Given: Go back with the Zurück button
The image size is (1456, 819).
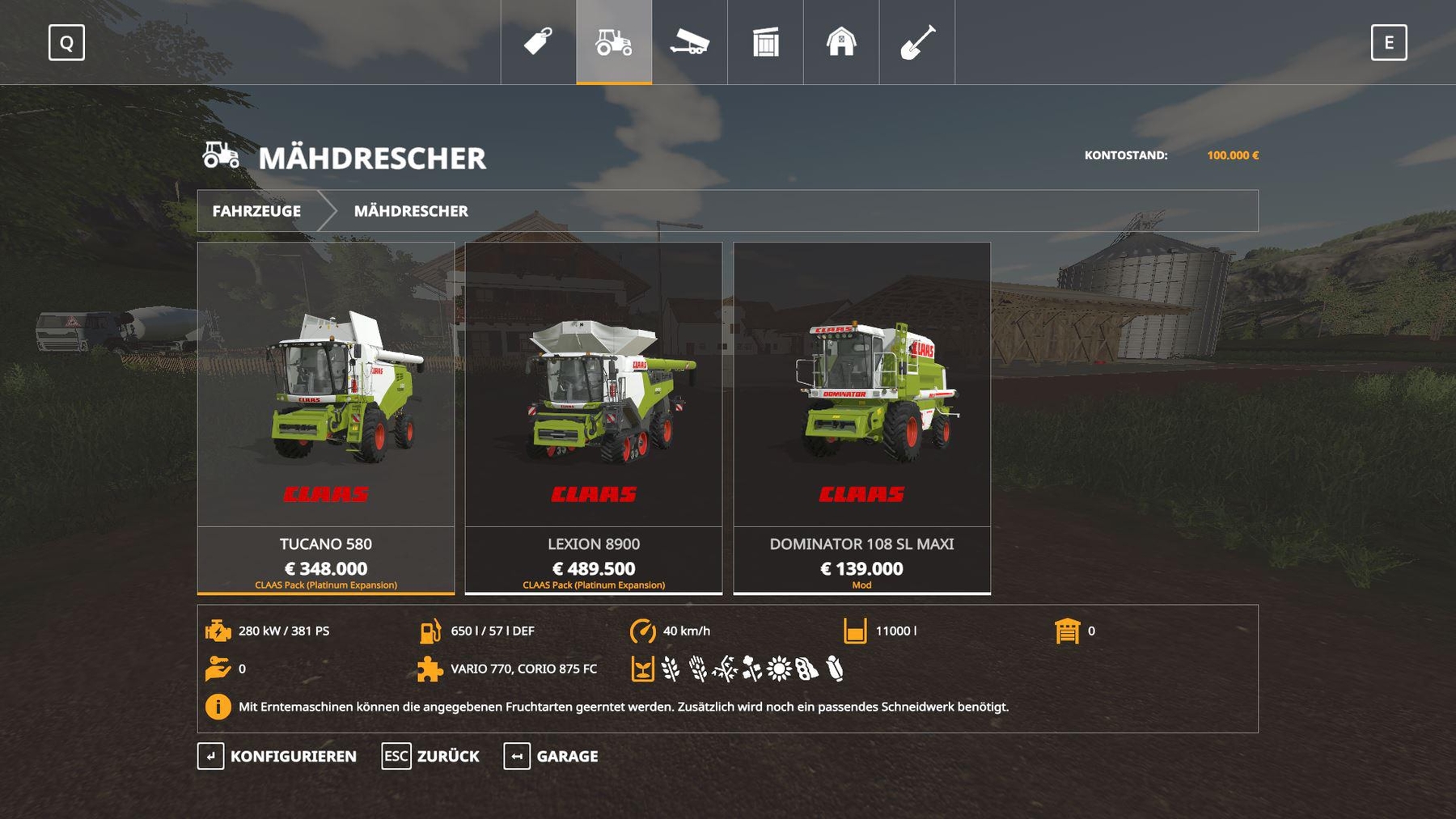Looking at the screenshot, I should pyautogui.click(x=431, y=756).
